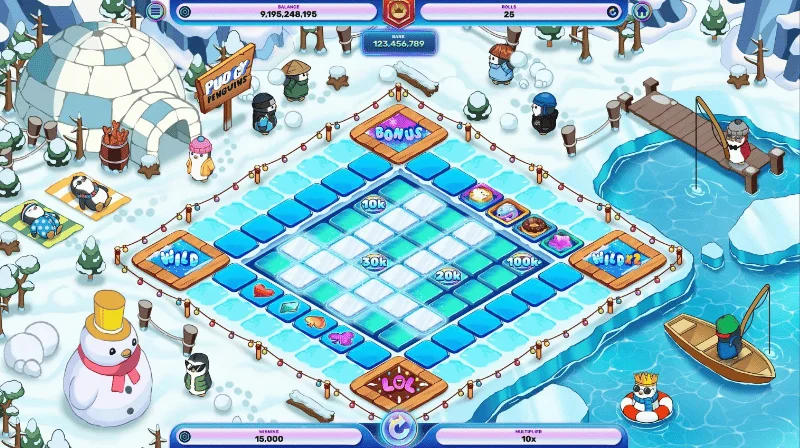The height and width of the screenshot is (448, 800).
Task: Click the coin icon beside Winnings
Action: (x=183, y=436)
